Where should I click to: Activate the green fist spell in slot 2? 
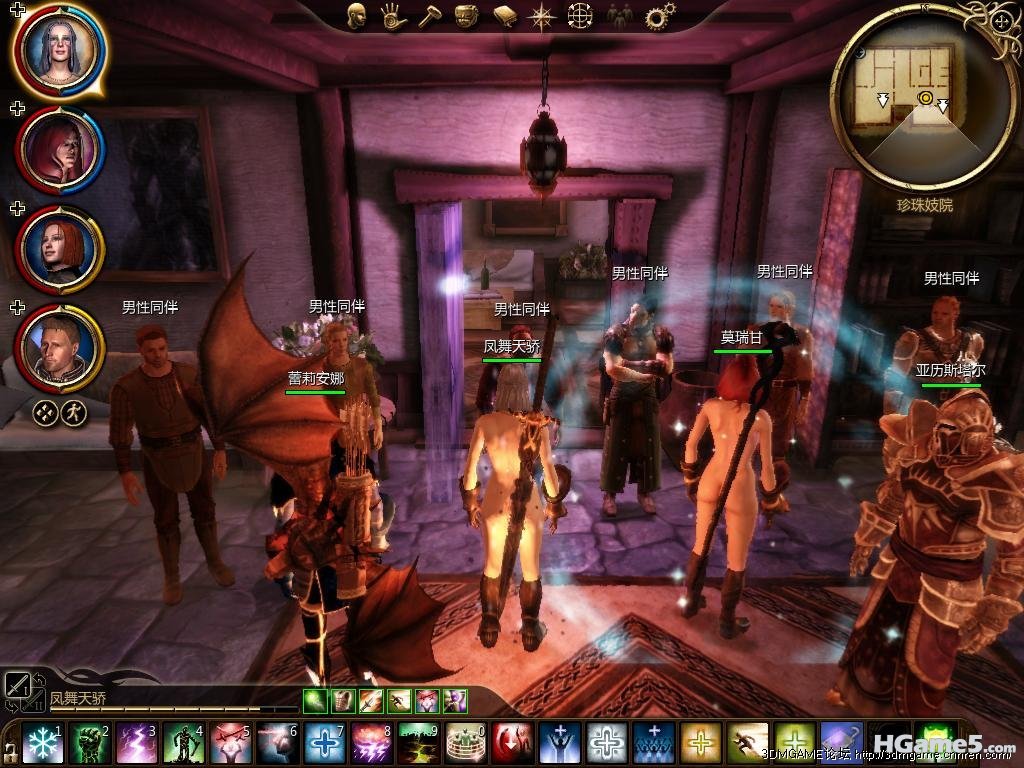pos(90,743)
